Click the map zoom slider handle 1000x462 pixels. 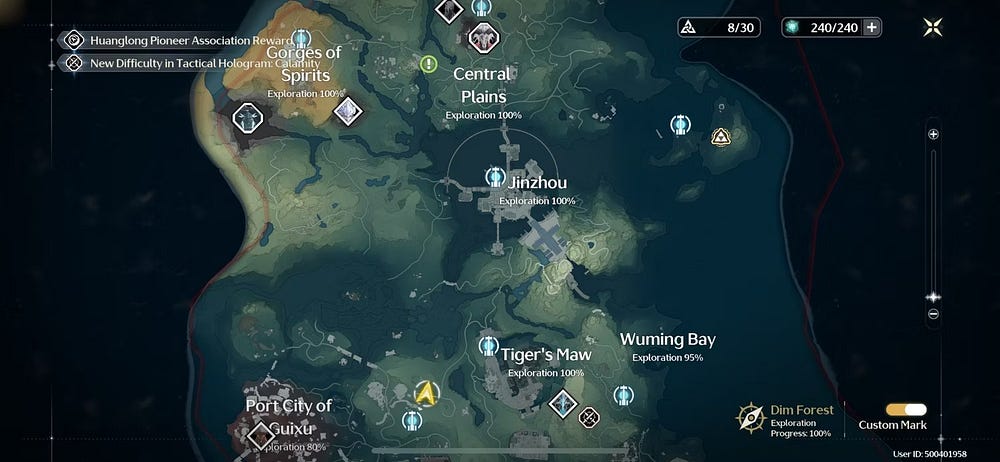pos(933,297)
